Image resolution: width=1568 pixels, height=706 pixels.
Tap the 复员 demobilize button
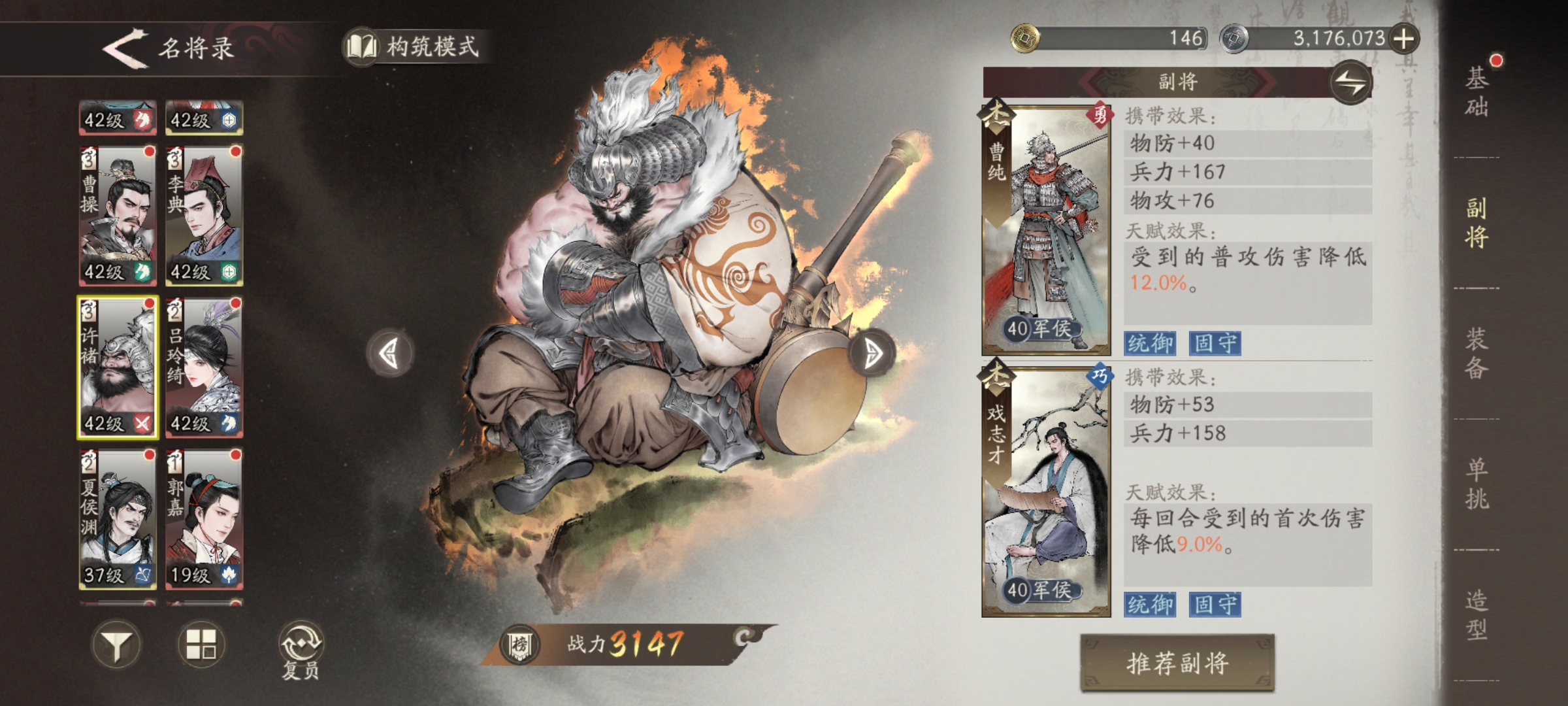[x=301, y=650]
